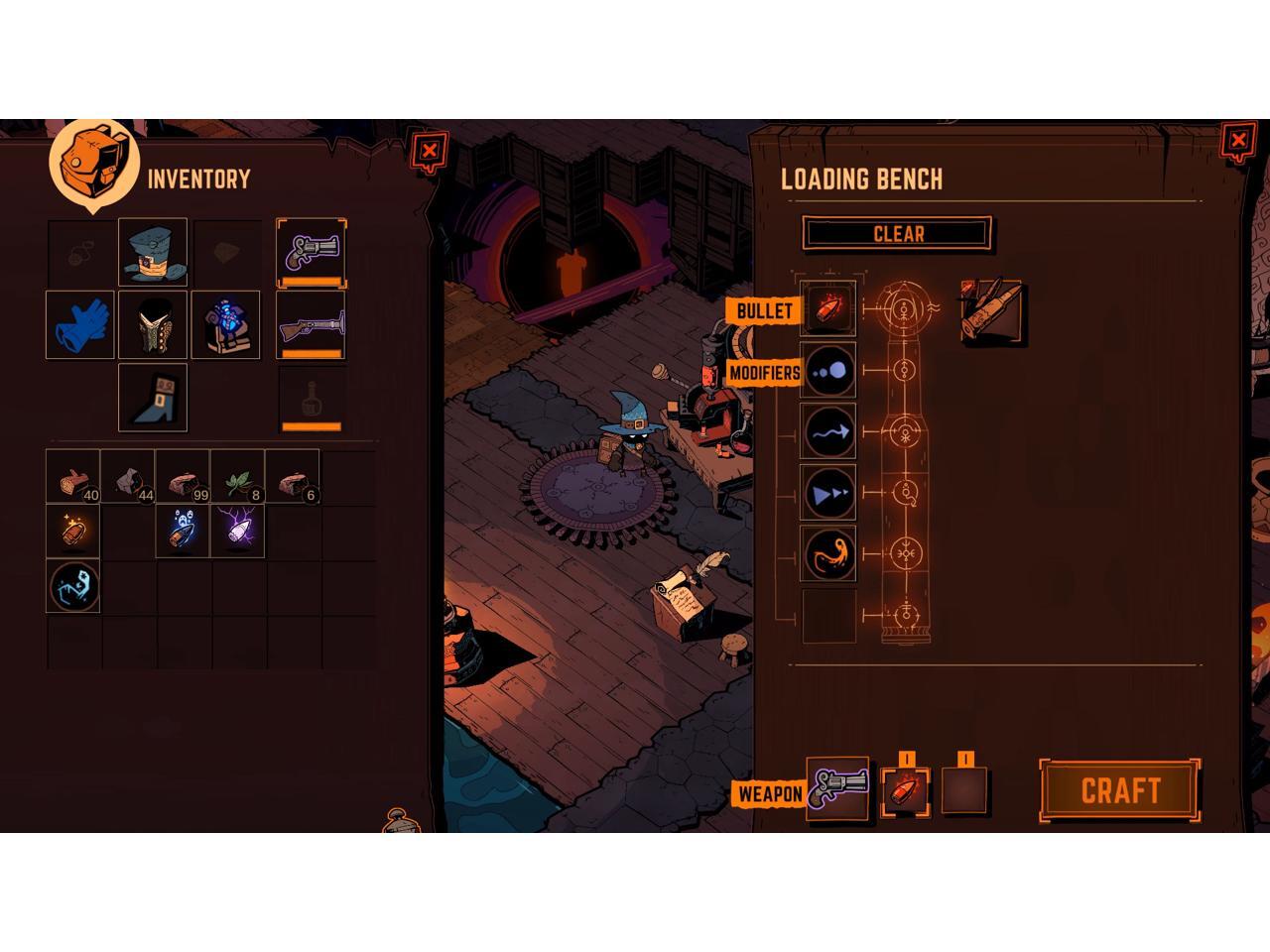Select the green herb stack of 8
The image size is (1270, 952).
pyautogui.click(x=237, y=477)
